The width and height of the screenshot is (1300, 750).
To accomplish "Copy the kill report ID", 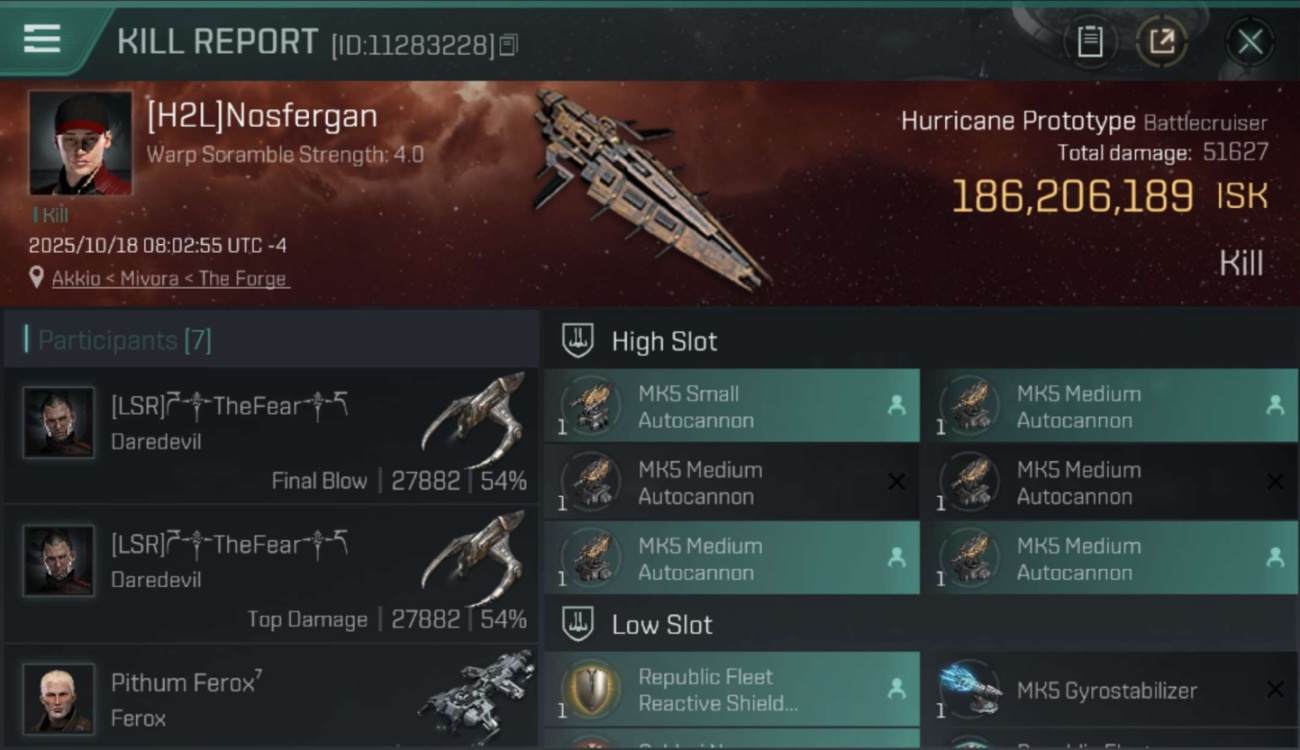I will click(509, 45).
